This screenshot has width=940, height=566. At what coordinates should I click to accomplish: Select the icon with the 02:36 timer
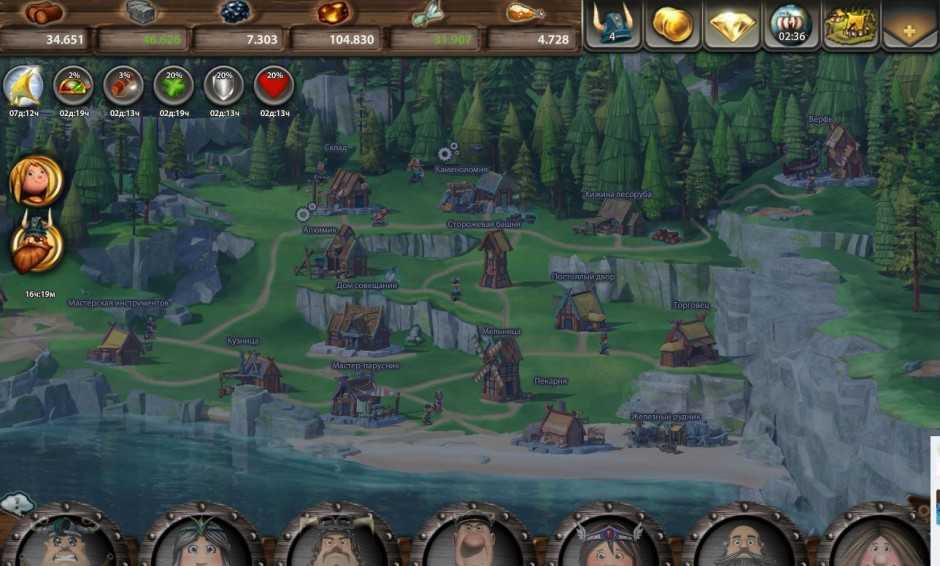point(791,24)
